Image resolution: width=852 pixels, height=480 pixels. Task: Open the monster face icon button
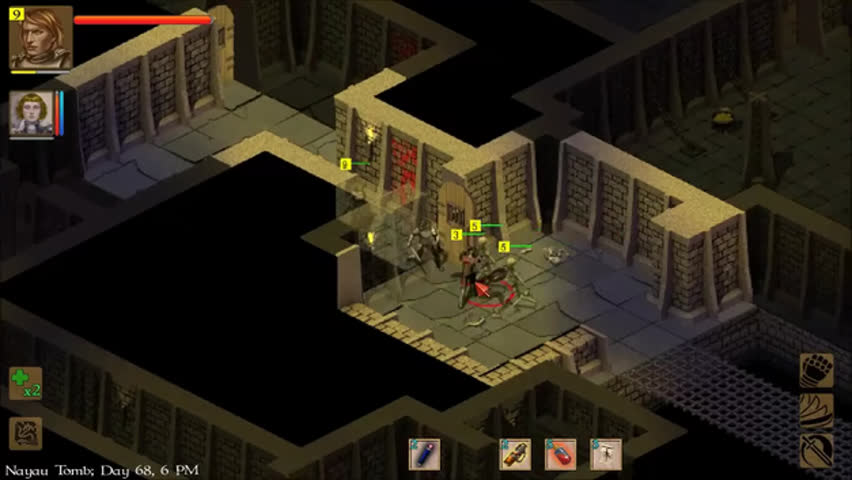tap(25, 433)
